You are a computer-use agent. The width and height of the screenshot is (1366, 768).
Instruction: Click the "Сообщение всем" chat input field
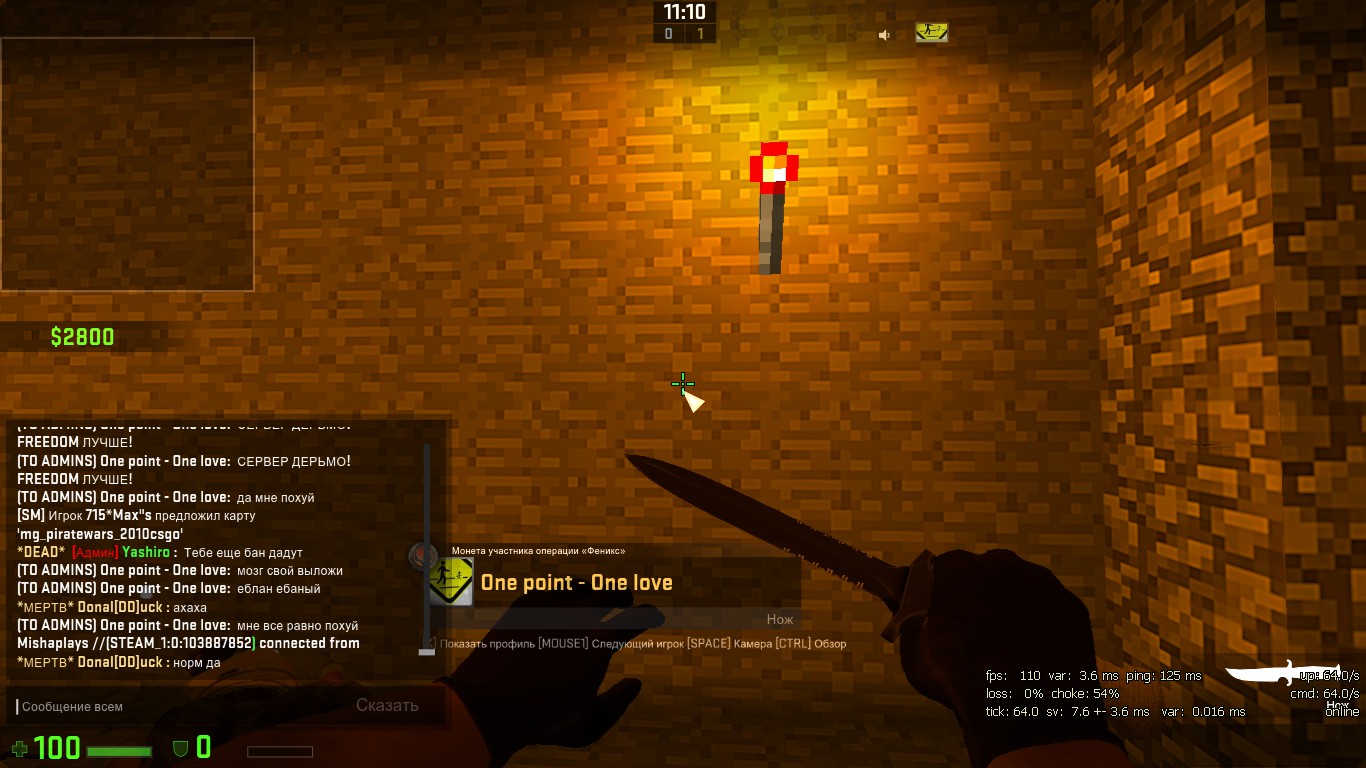pos(180,706)
